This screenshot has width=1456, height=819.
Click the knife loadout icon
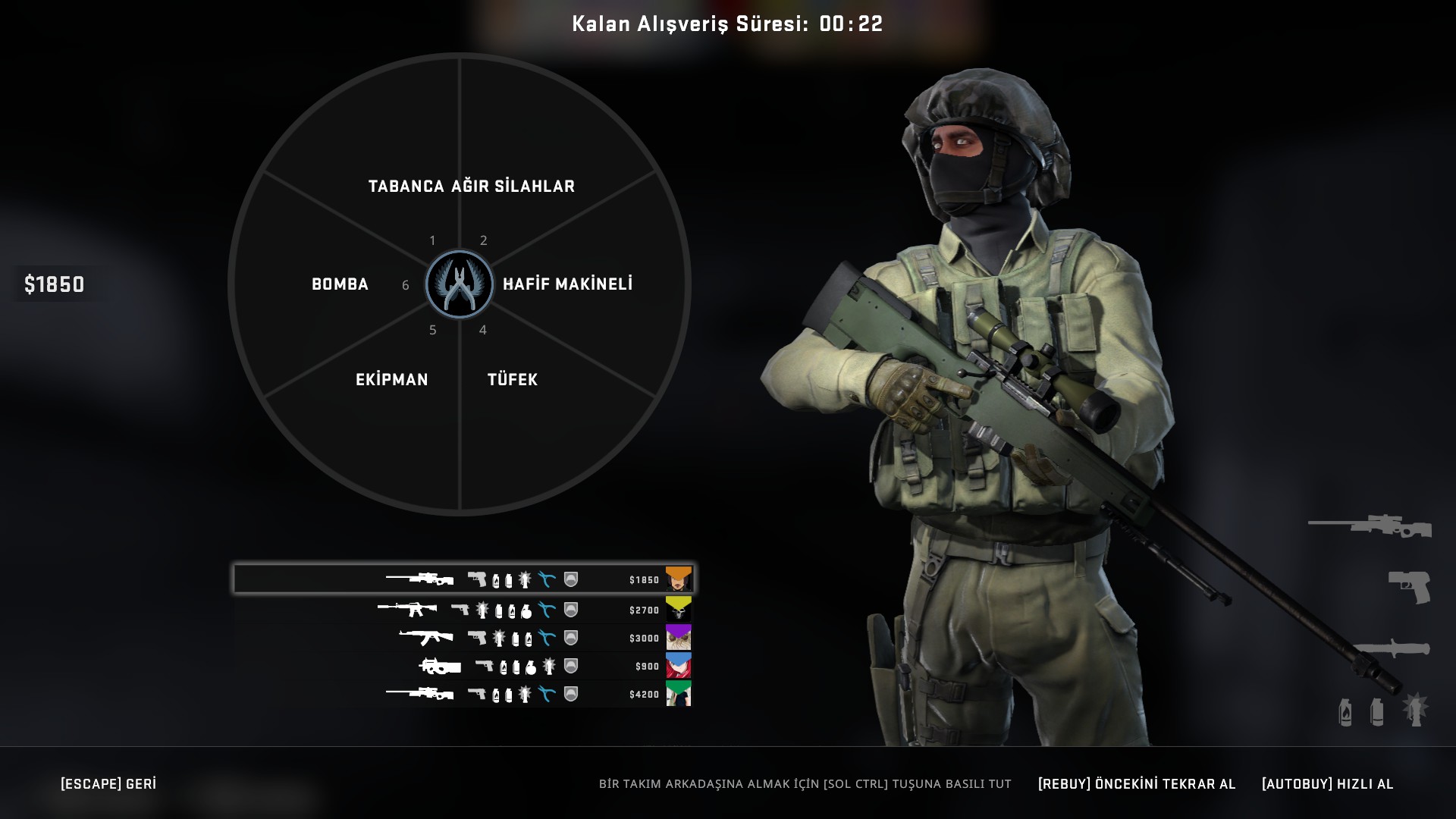pyautogui.click(x=1392, y=649)
